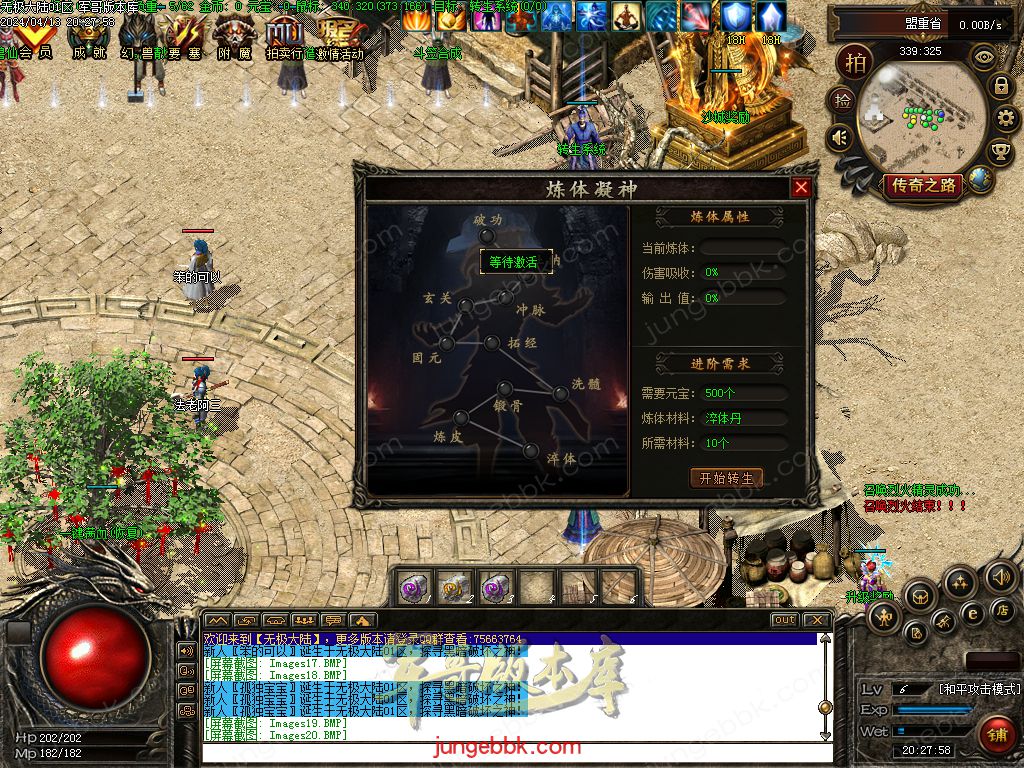Click the 传奇之路 button
The image size is (1024, 768).
[921, 185]
